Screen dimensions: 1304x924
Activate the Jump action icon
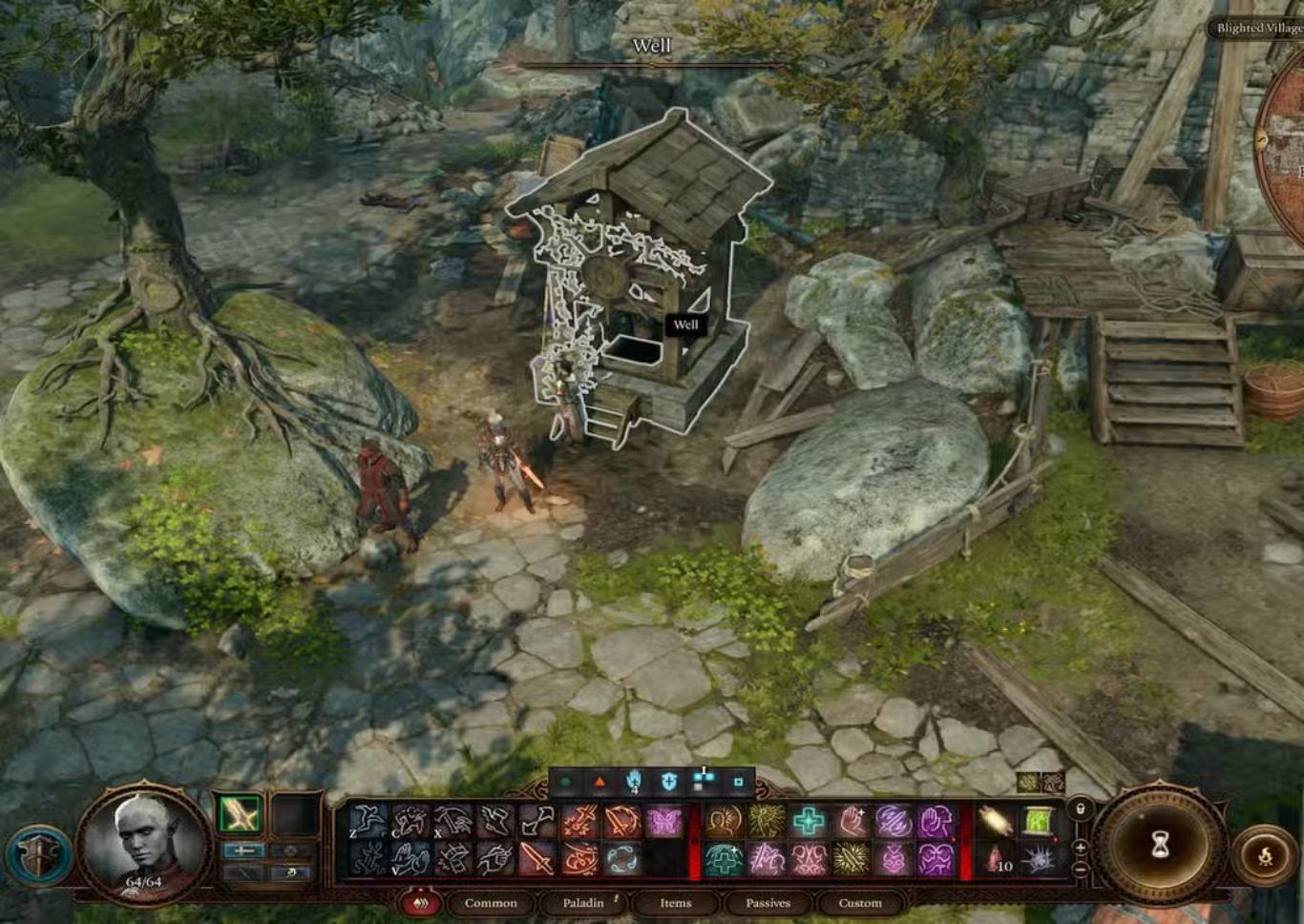click(368, 821)
